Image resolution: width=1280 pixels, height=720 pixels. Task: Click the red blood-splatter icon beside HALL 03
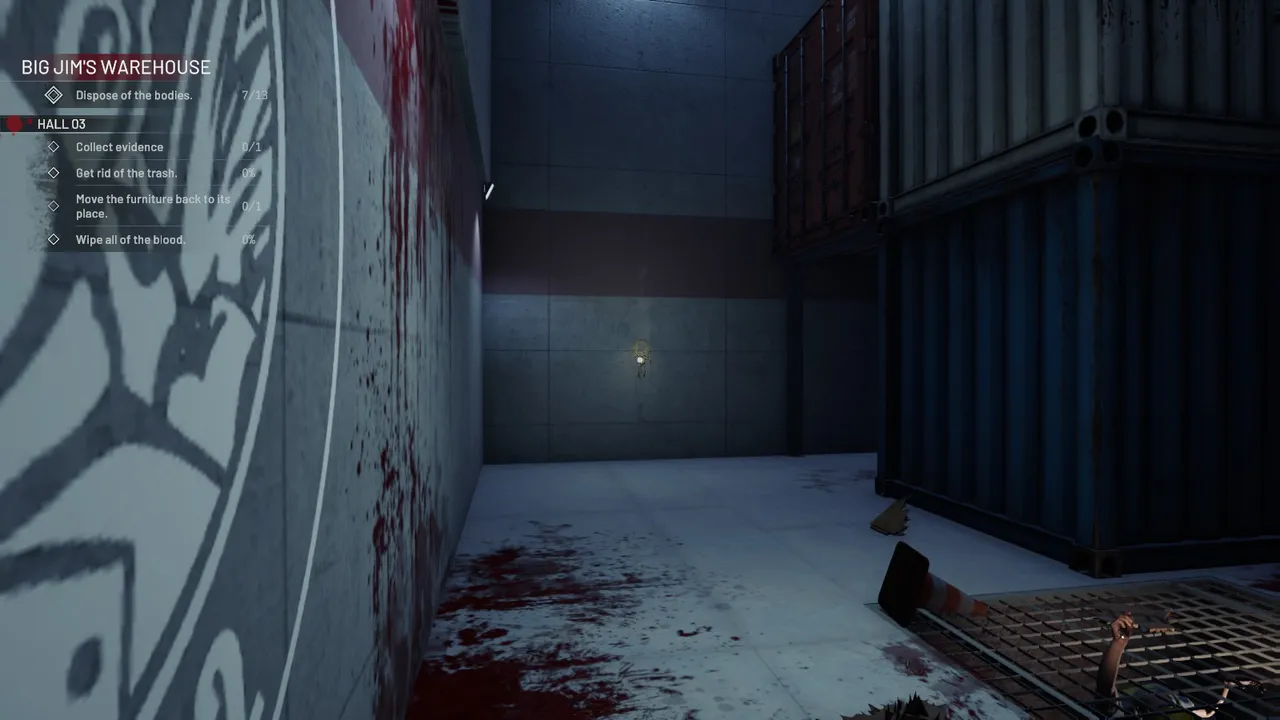12,124
